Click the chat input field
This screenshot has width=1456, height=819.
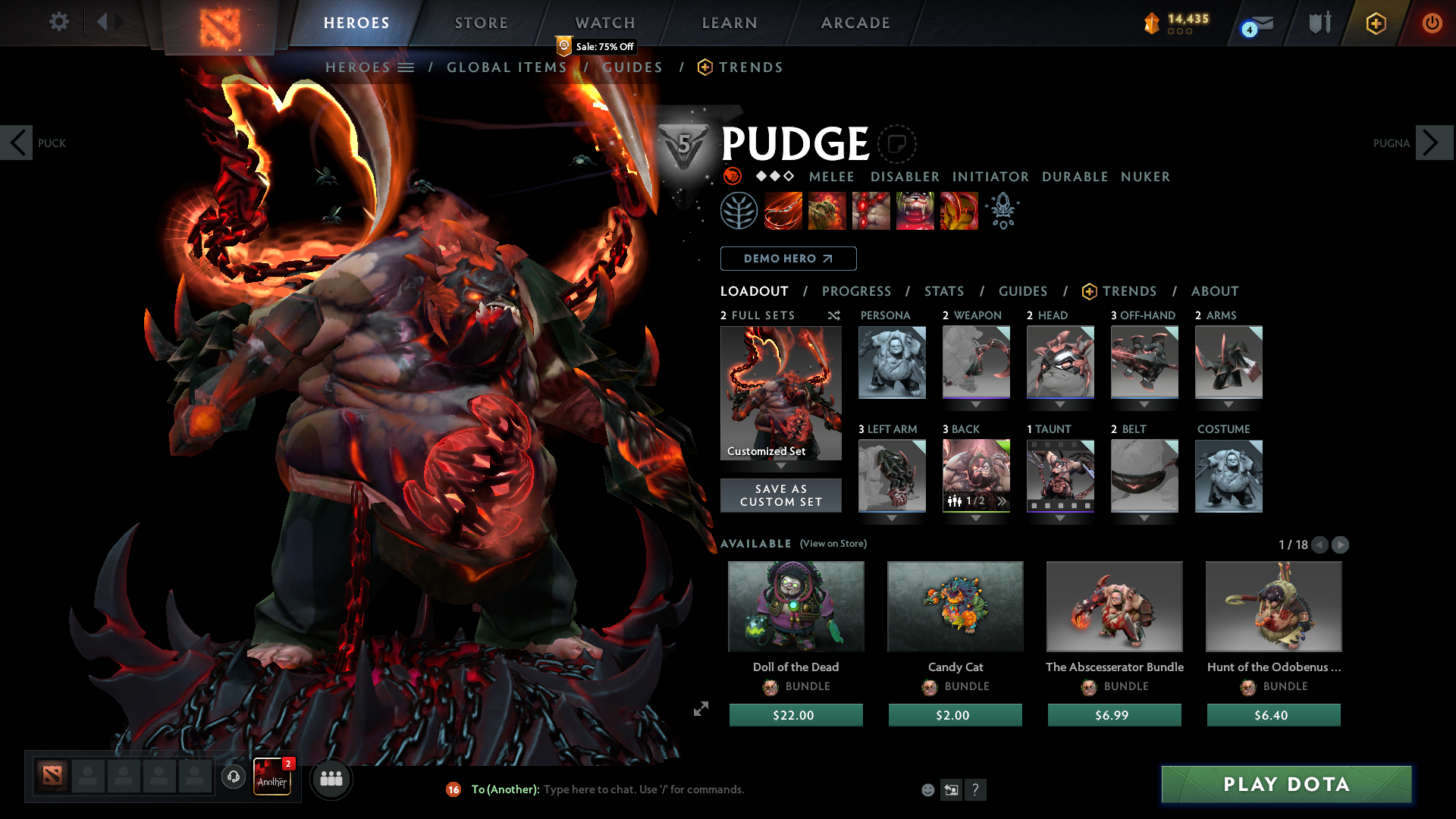645,789
